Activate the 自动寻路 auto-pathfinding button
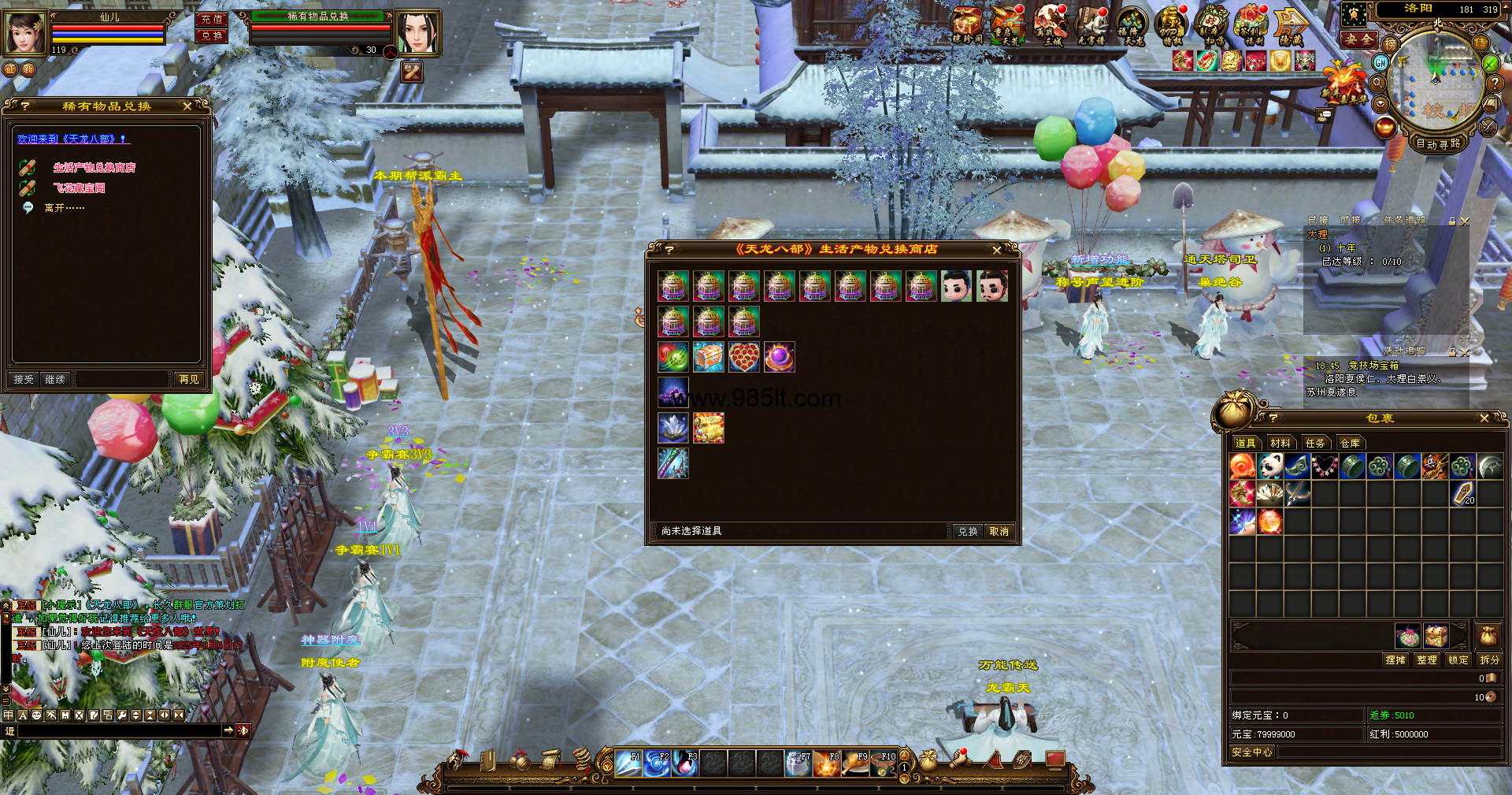The height and width of the screenshot is (795, 1512). (1437, 143)
